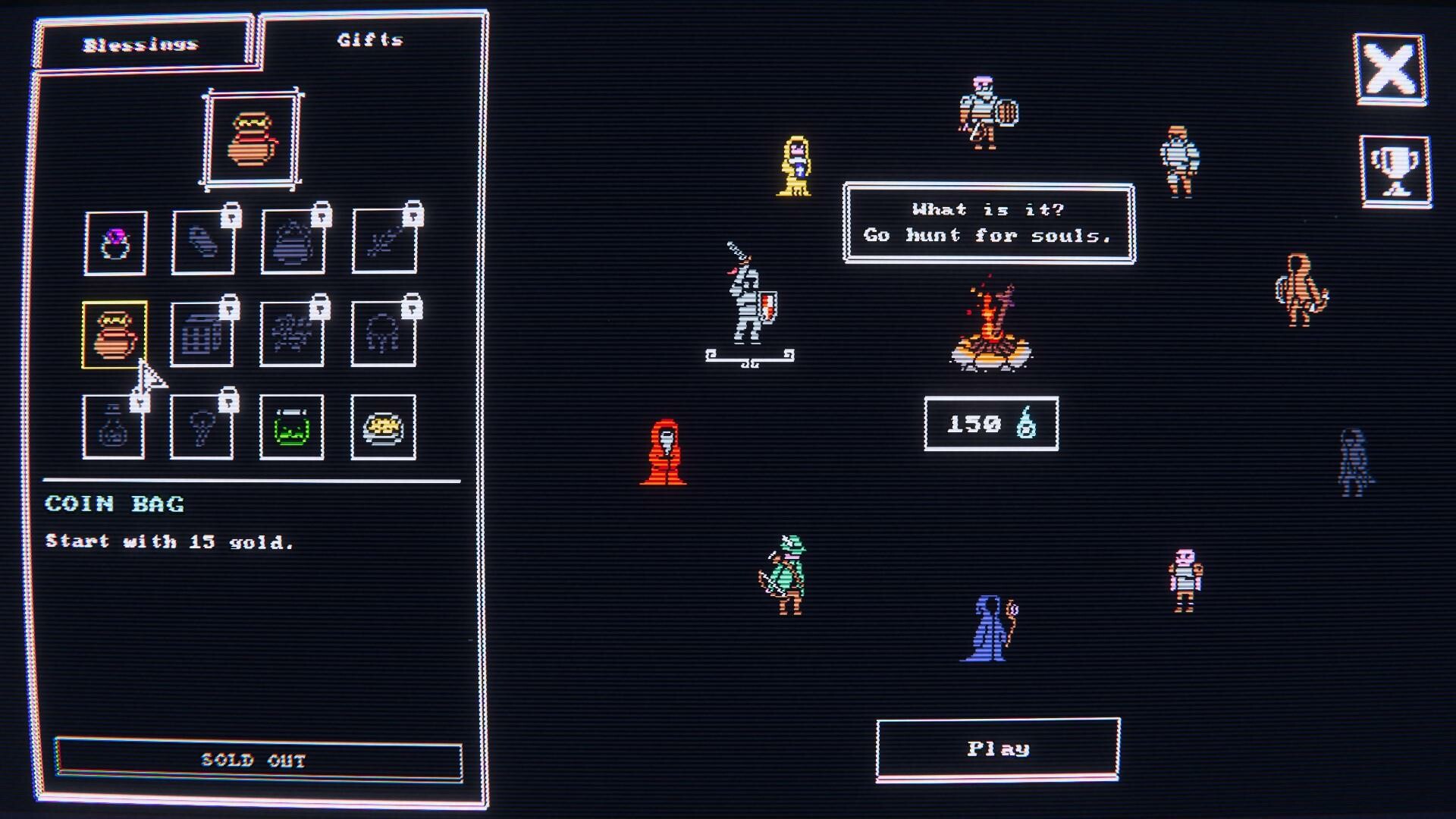Switch to the Blessings tab
The image size is (1456, 819).
(140, 43)
